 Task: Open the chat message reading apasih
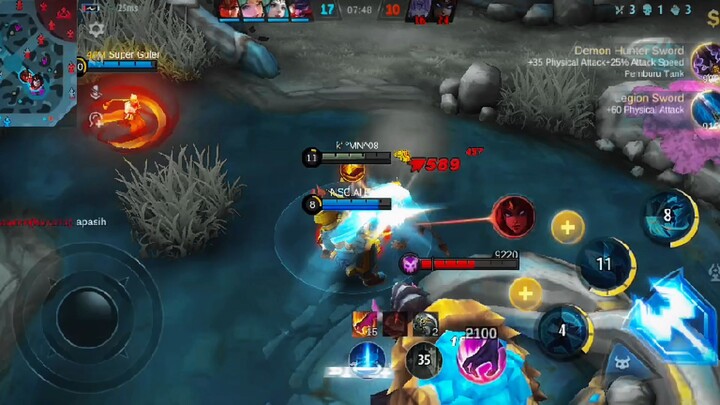[90, 222]
